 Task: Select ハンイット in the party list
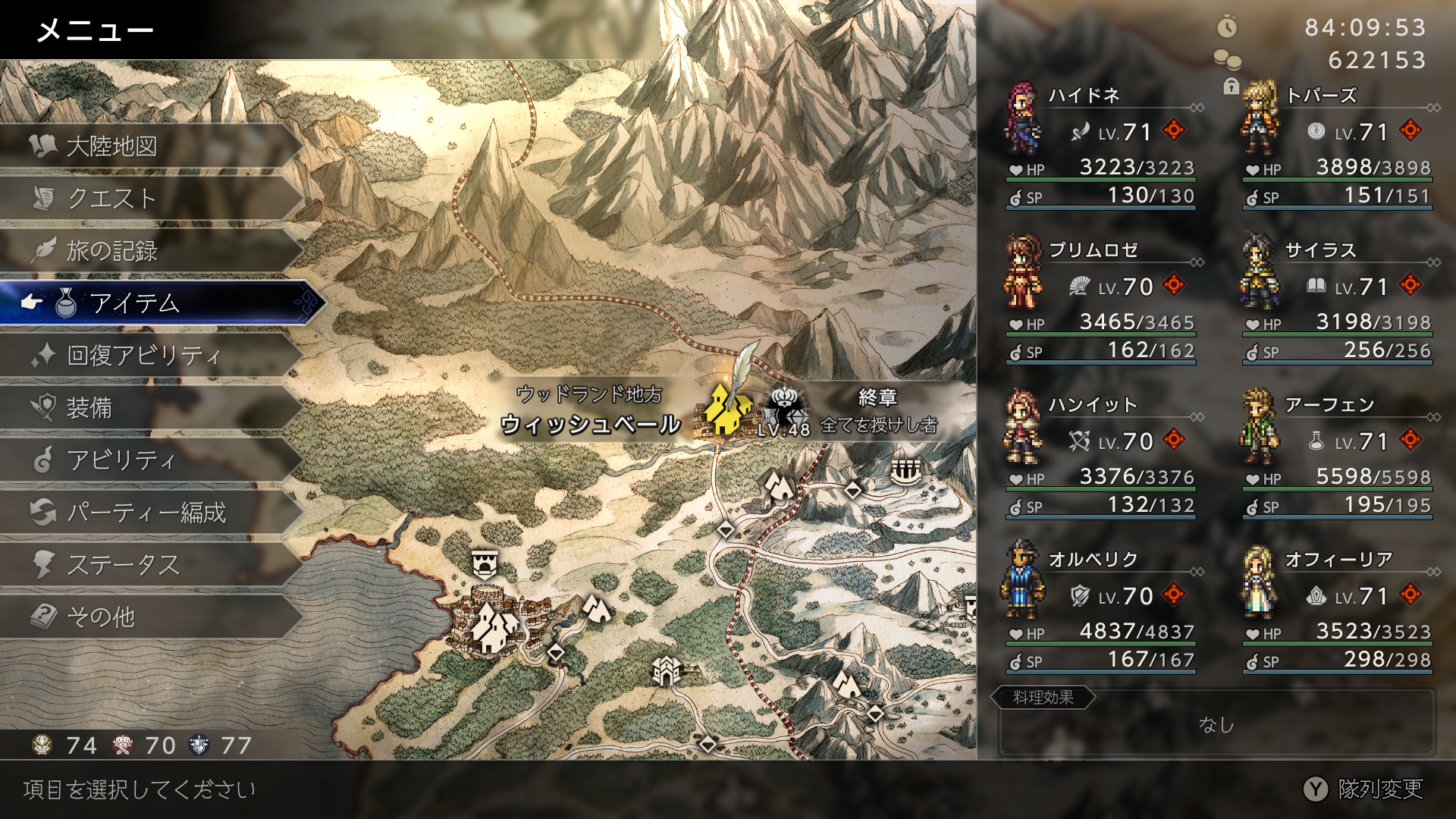1101,457
